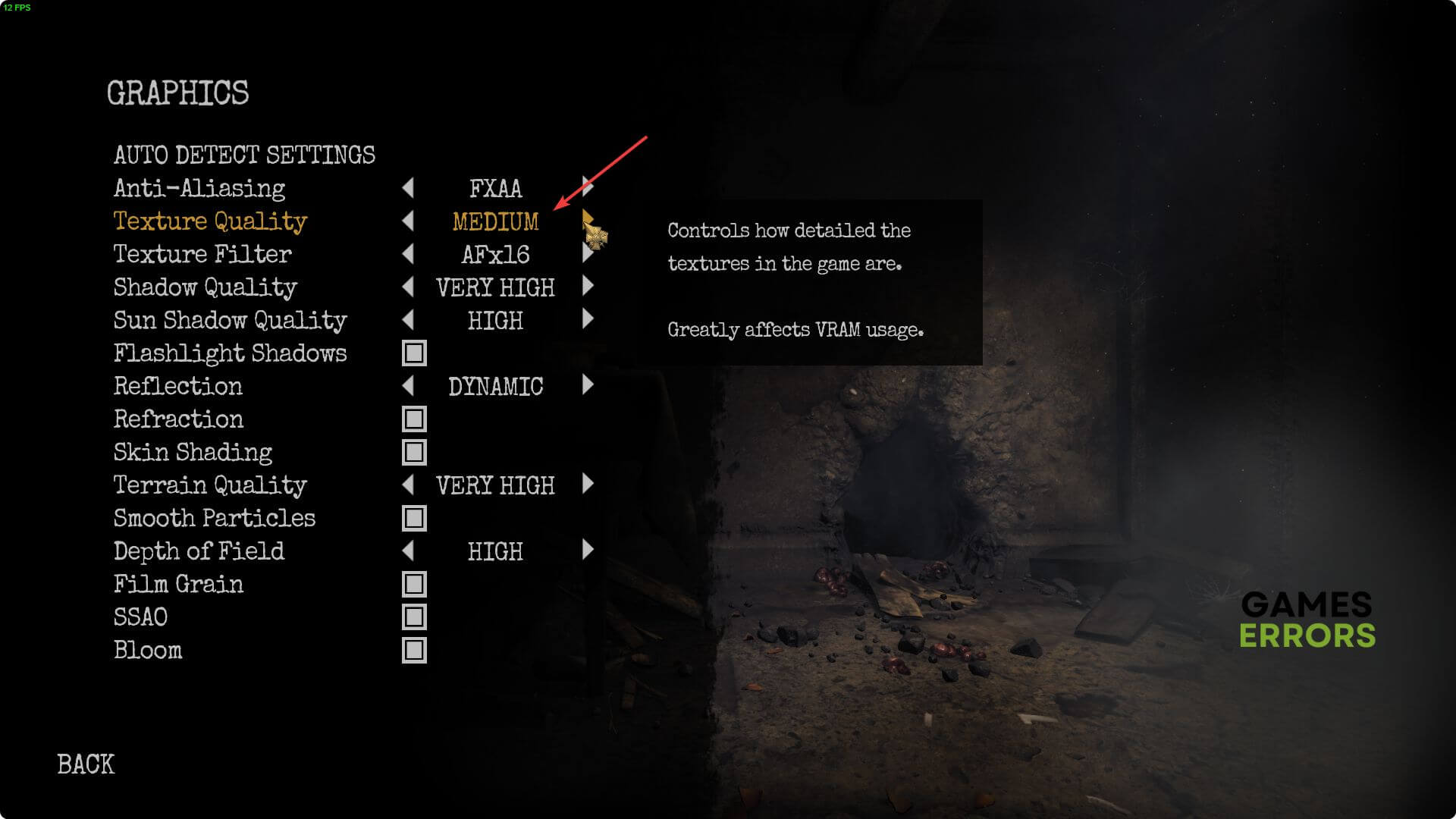Decrease Depth of Field with left arrow
Image resolution: width=1456 pixels, height=819 pixels.
(x=408, y=551)
